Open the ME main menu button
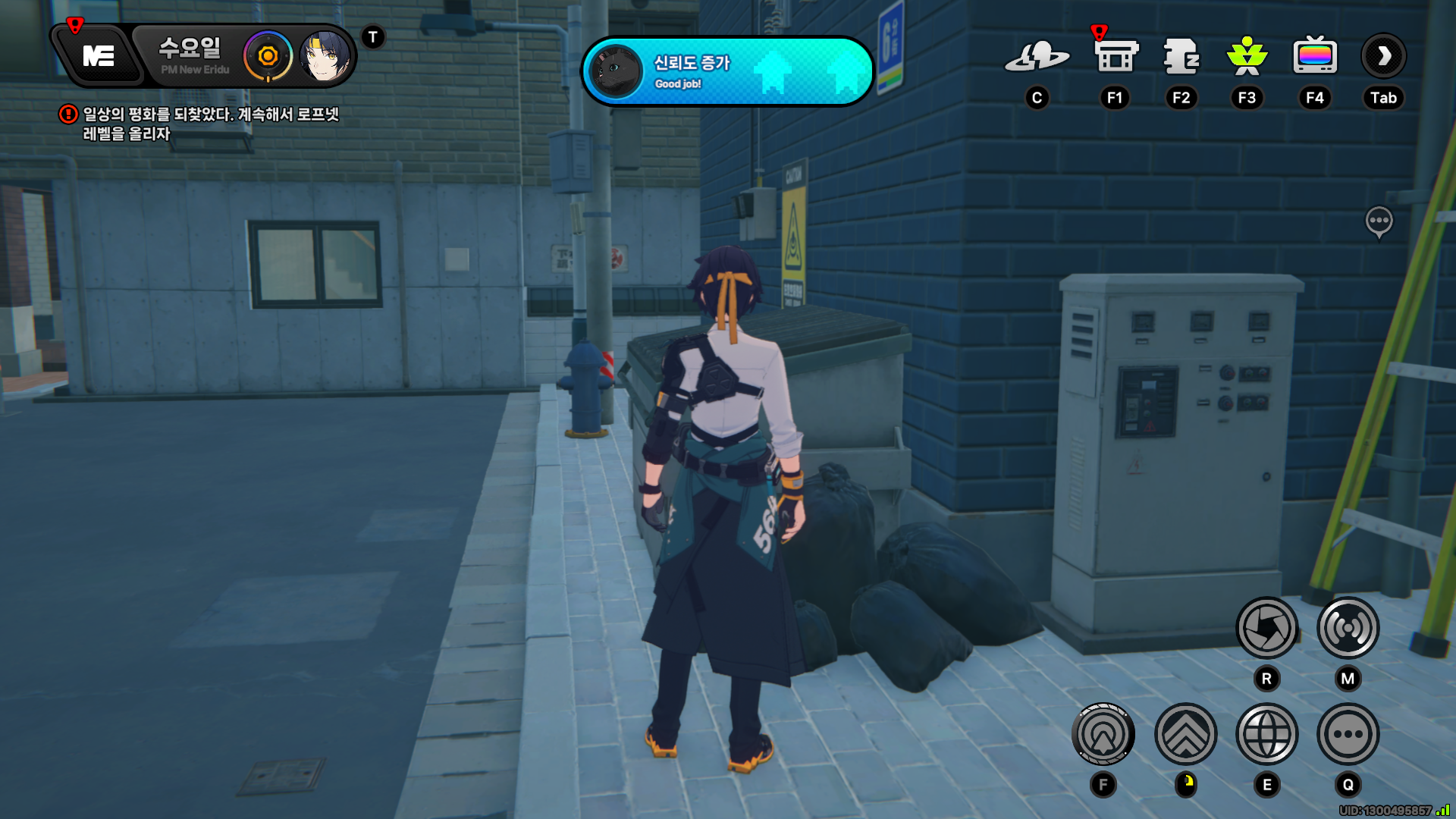 click(99, 56)
